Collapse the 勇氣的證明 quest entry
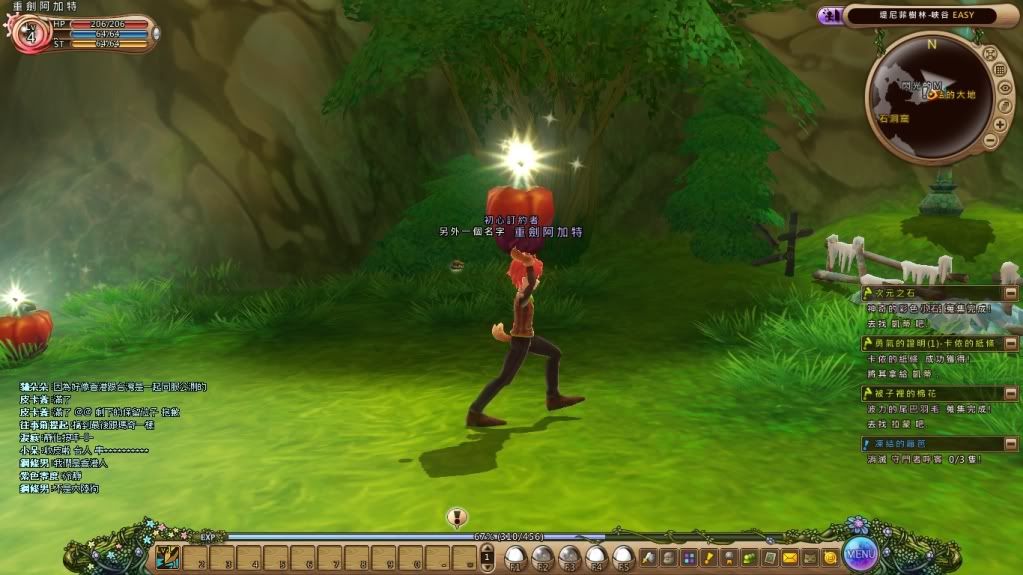The height and width of the screenshot is (575, 1023). tap(1011, 343)
